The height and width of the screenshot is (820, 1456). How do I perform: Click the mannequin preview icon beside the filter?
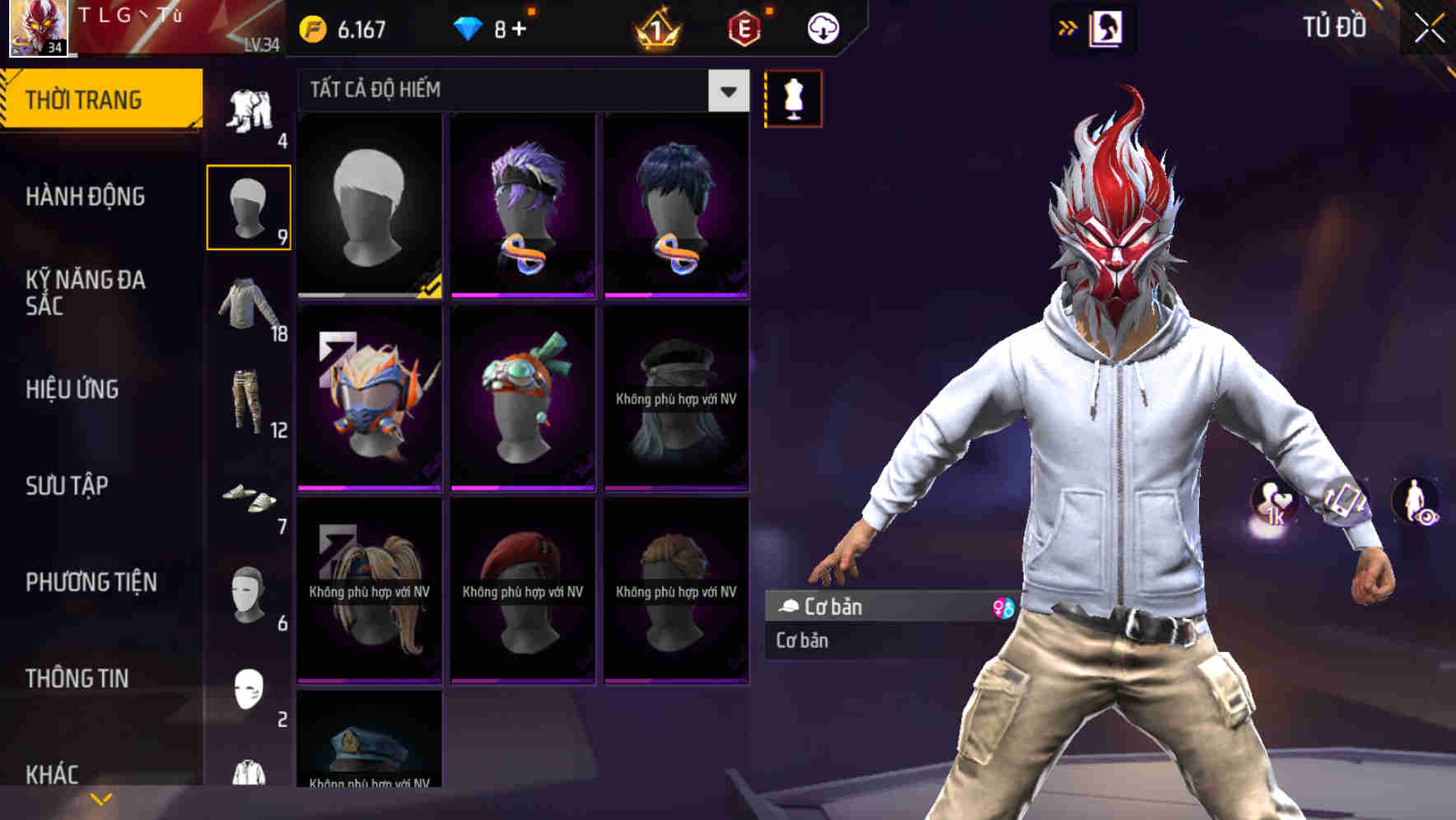coord(792,98)
